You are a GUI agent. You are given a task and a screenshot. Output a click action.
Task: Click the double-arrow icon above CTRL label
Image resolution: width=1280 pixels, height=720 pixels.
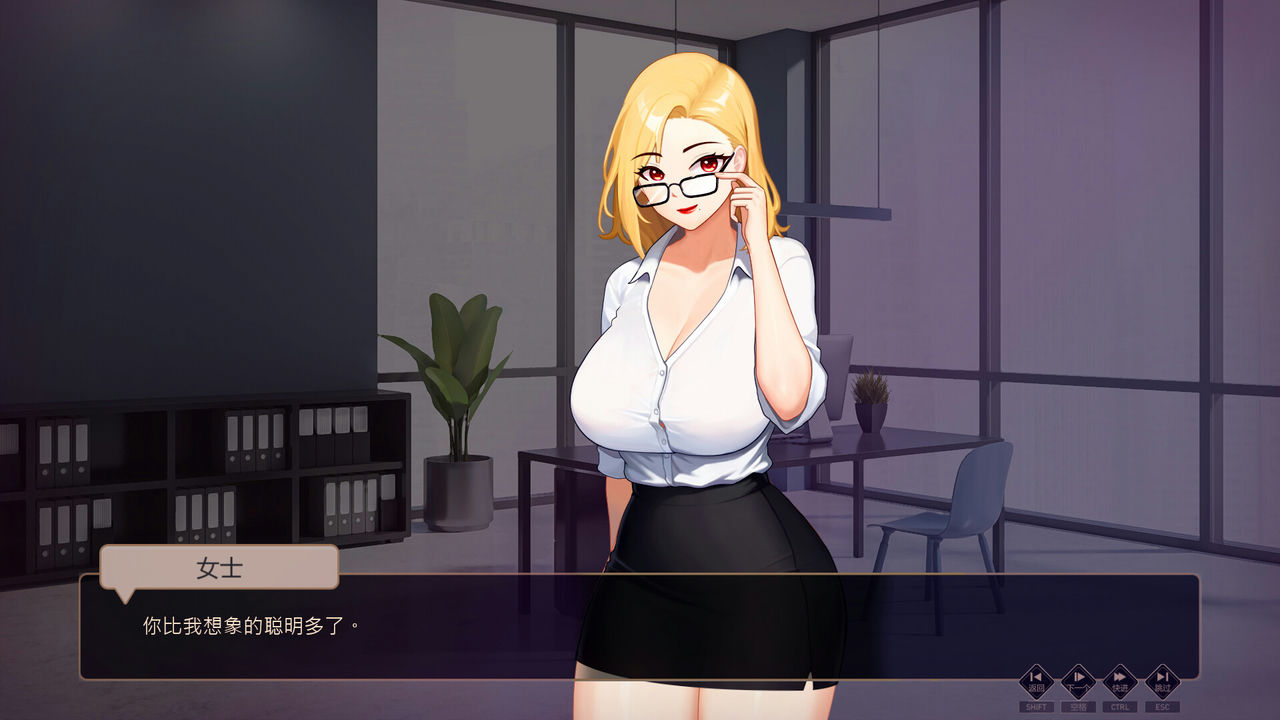coord(1120,680)
